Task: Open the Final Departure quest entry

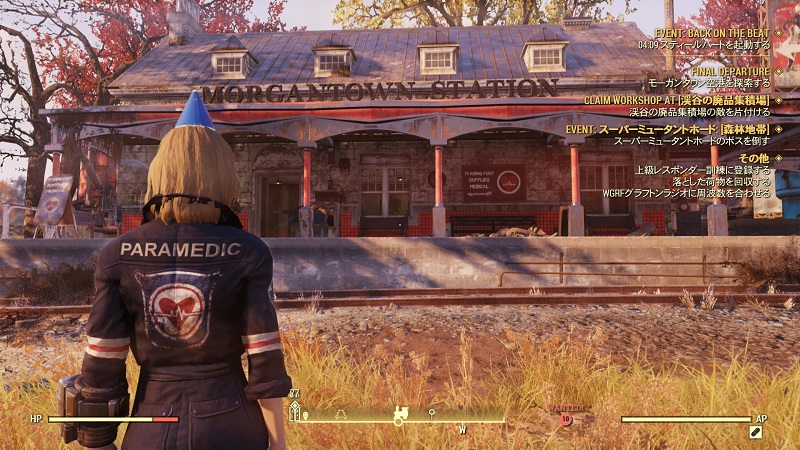Action: coord(729,72)
